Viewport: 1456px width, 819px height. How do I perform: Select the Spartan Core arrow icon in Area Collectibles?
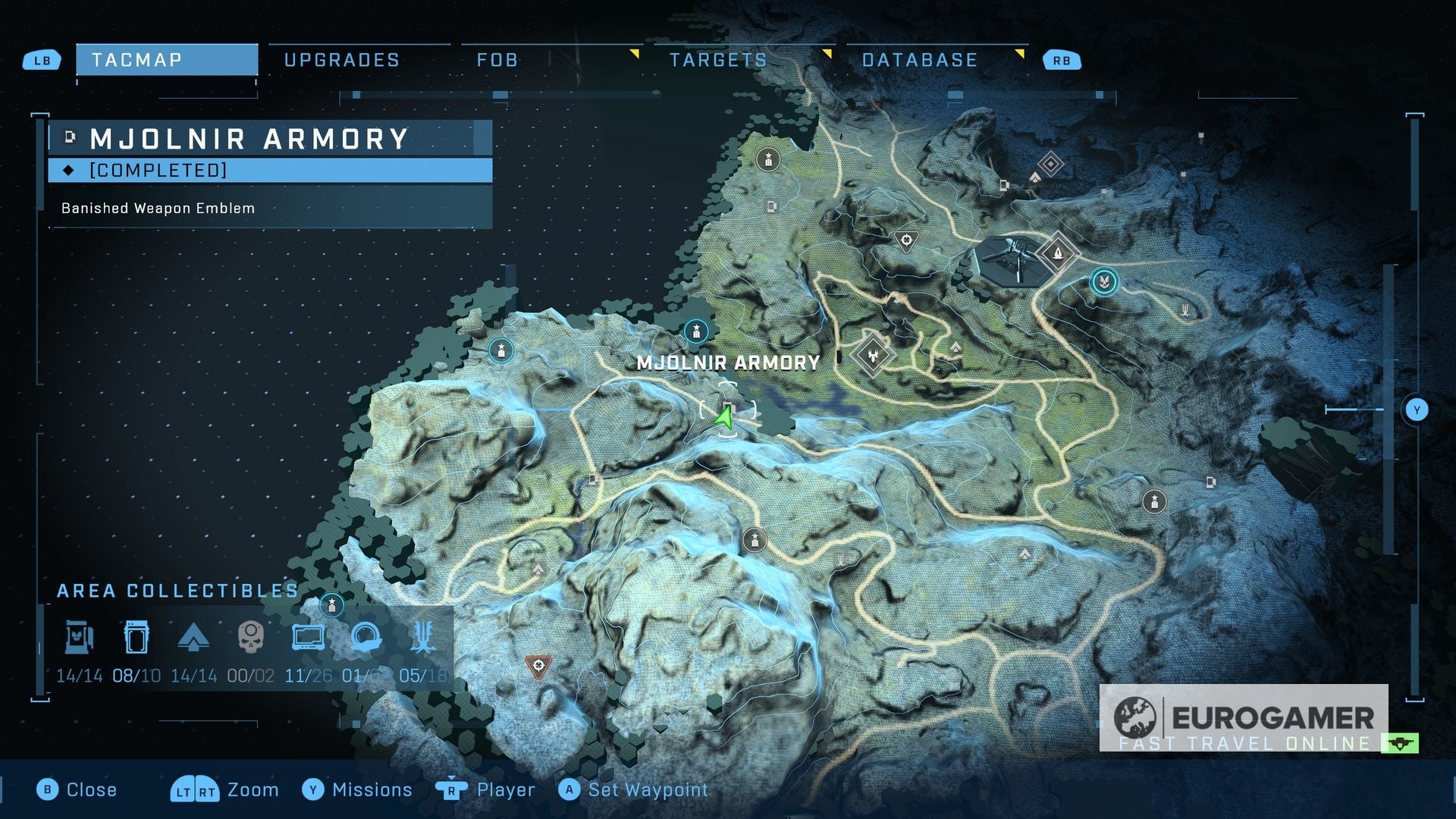tap(195, 637)
